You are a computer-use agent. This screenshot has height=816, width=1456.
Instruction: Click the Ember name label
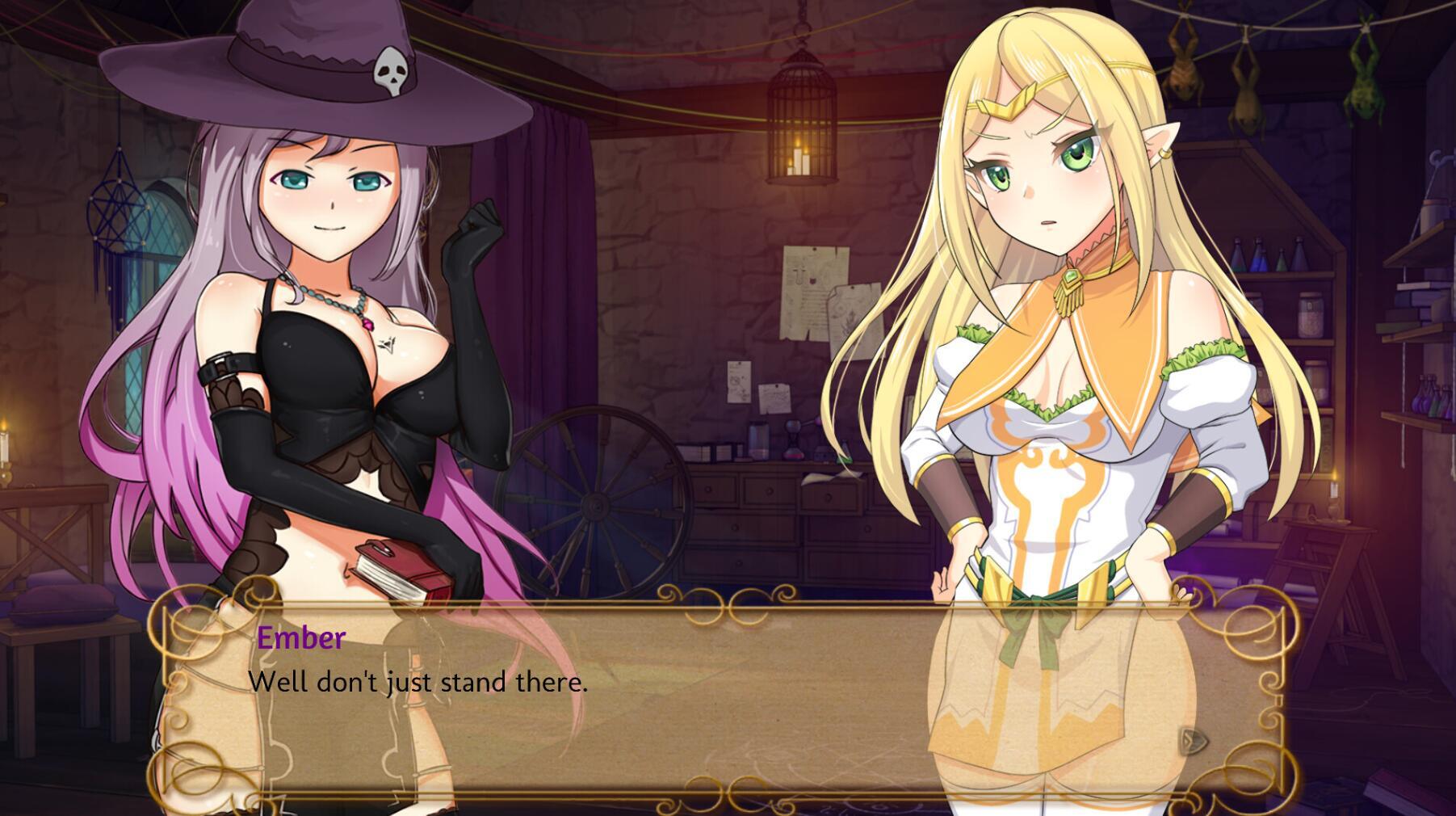[299, 637]
